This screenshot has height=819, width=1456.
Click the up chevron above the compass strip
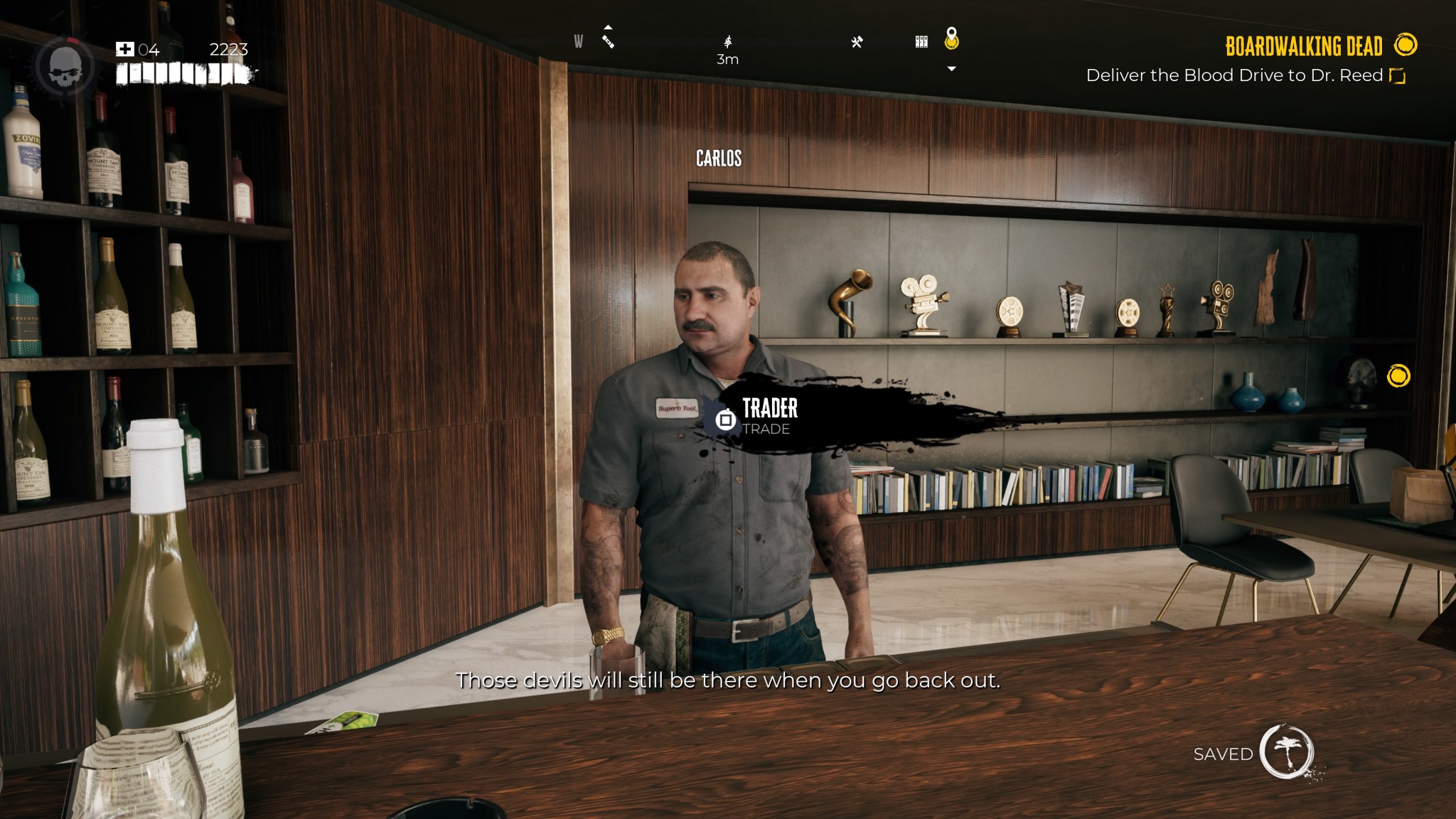[x=608, y=27]
